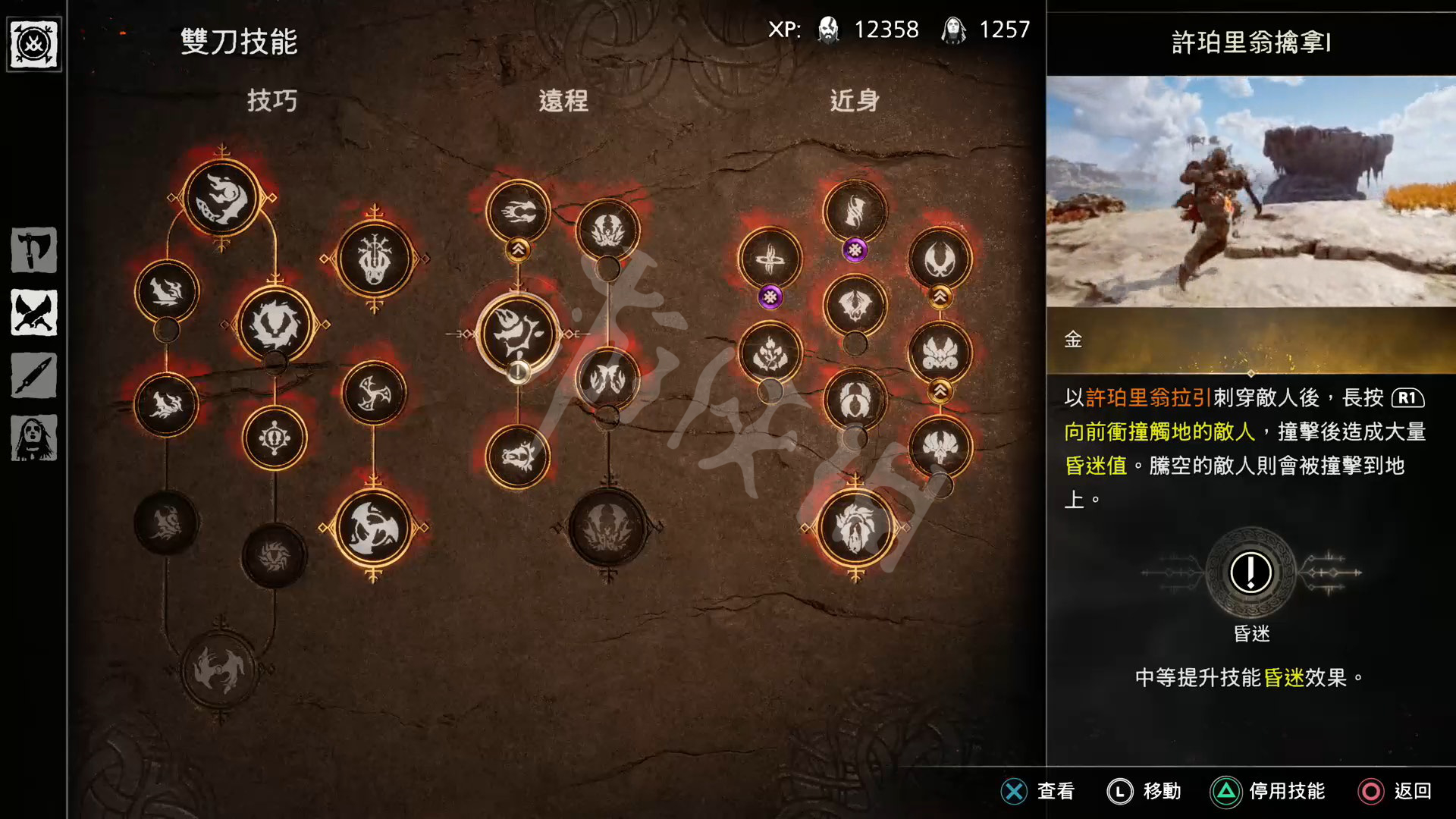This screenshot has width=1456, height=819.
Task: Select the top skill node under 遠程
Action: point(518,212)
